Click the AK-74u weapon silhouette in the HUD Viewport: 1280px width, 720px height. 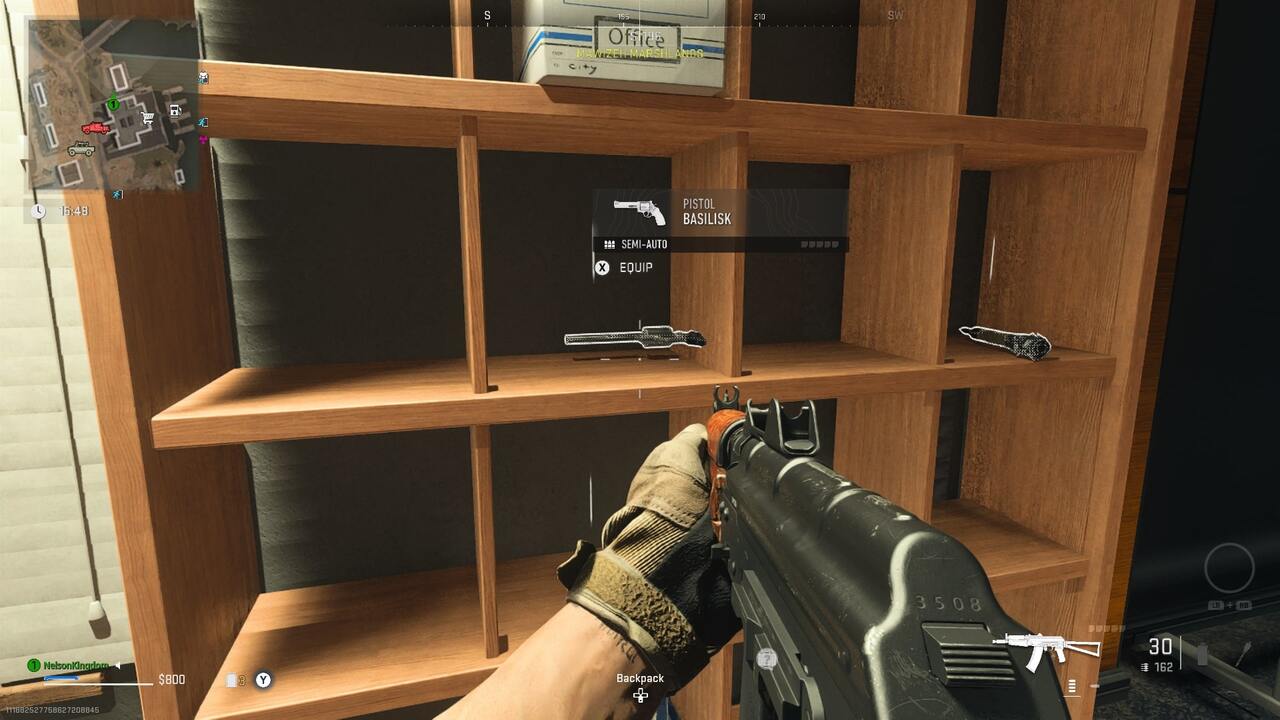pyautogui.click(x=1046, y=647)
